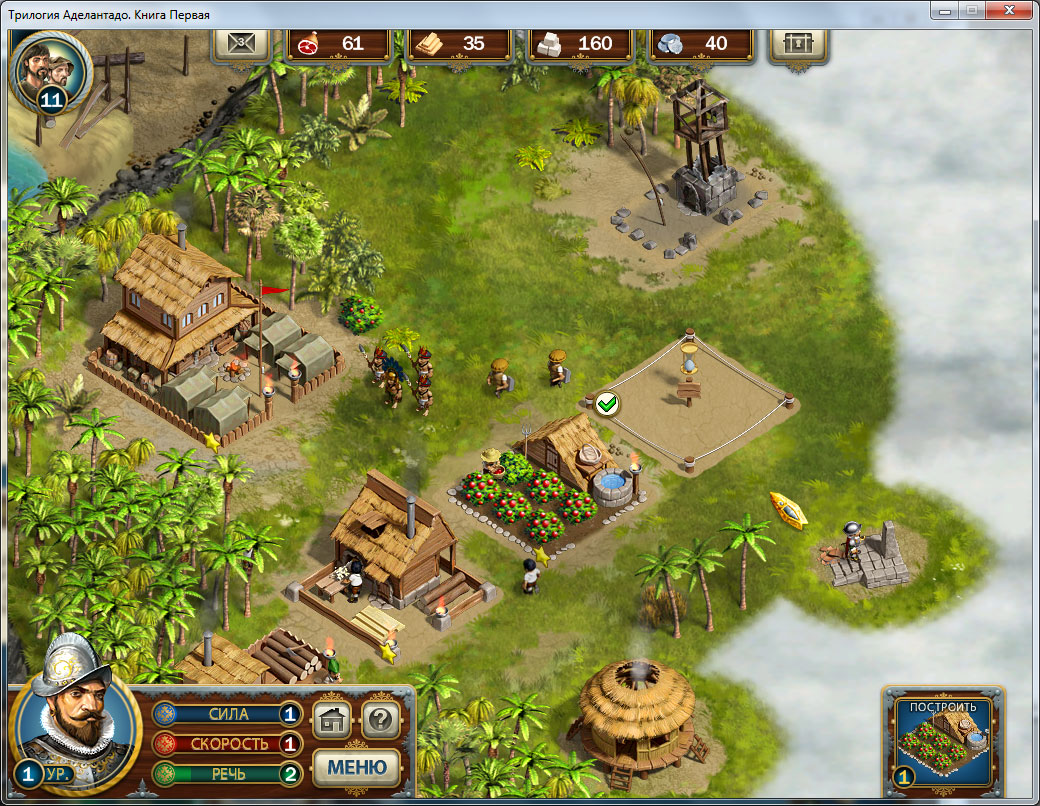
Task: Open the ПОСТРОИТЬ farm build panel
Action: tap(943, 742)
